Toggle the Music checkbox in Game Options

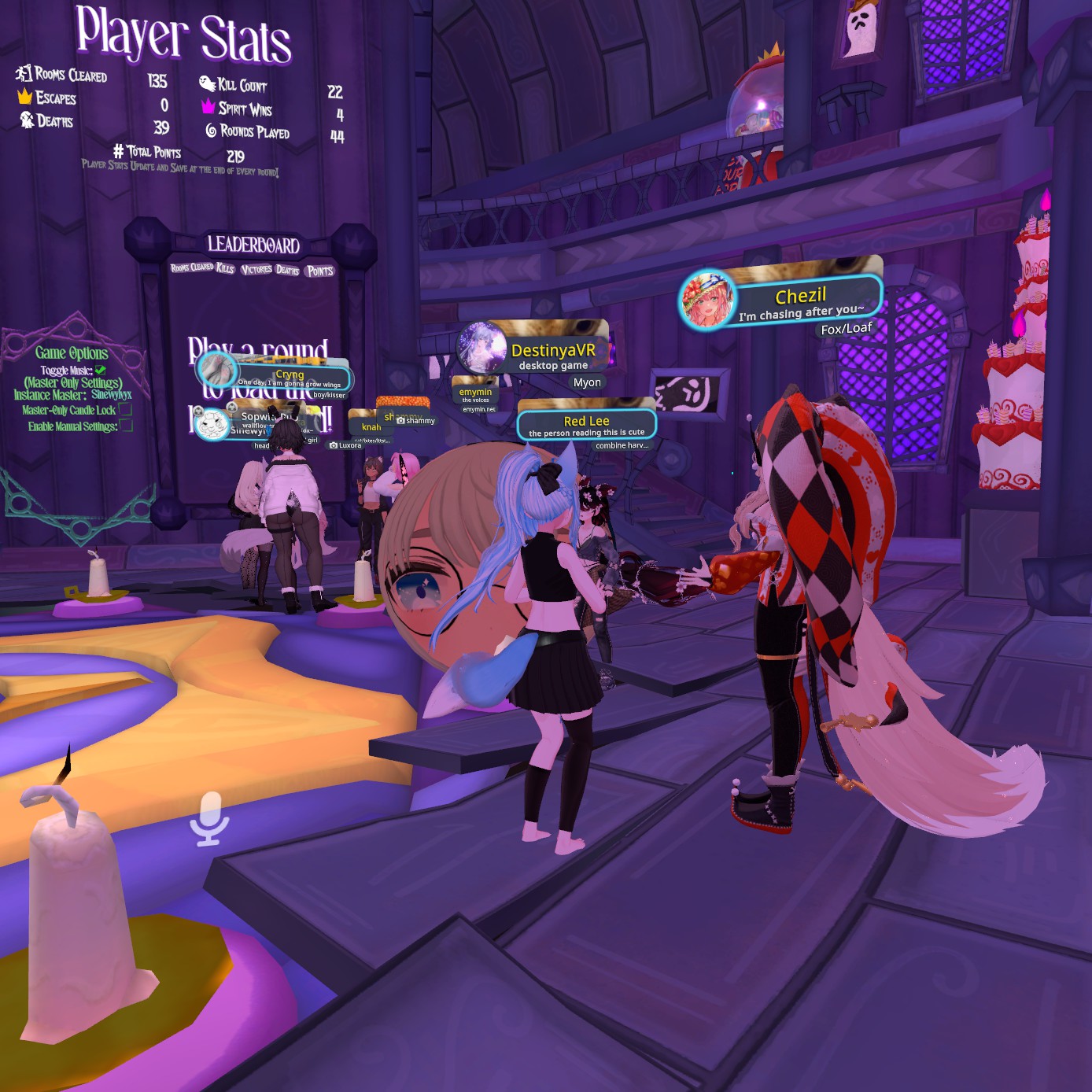click(x=101, y=370)
